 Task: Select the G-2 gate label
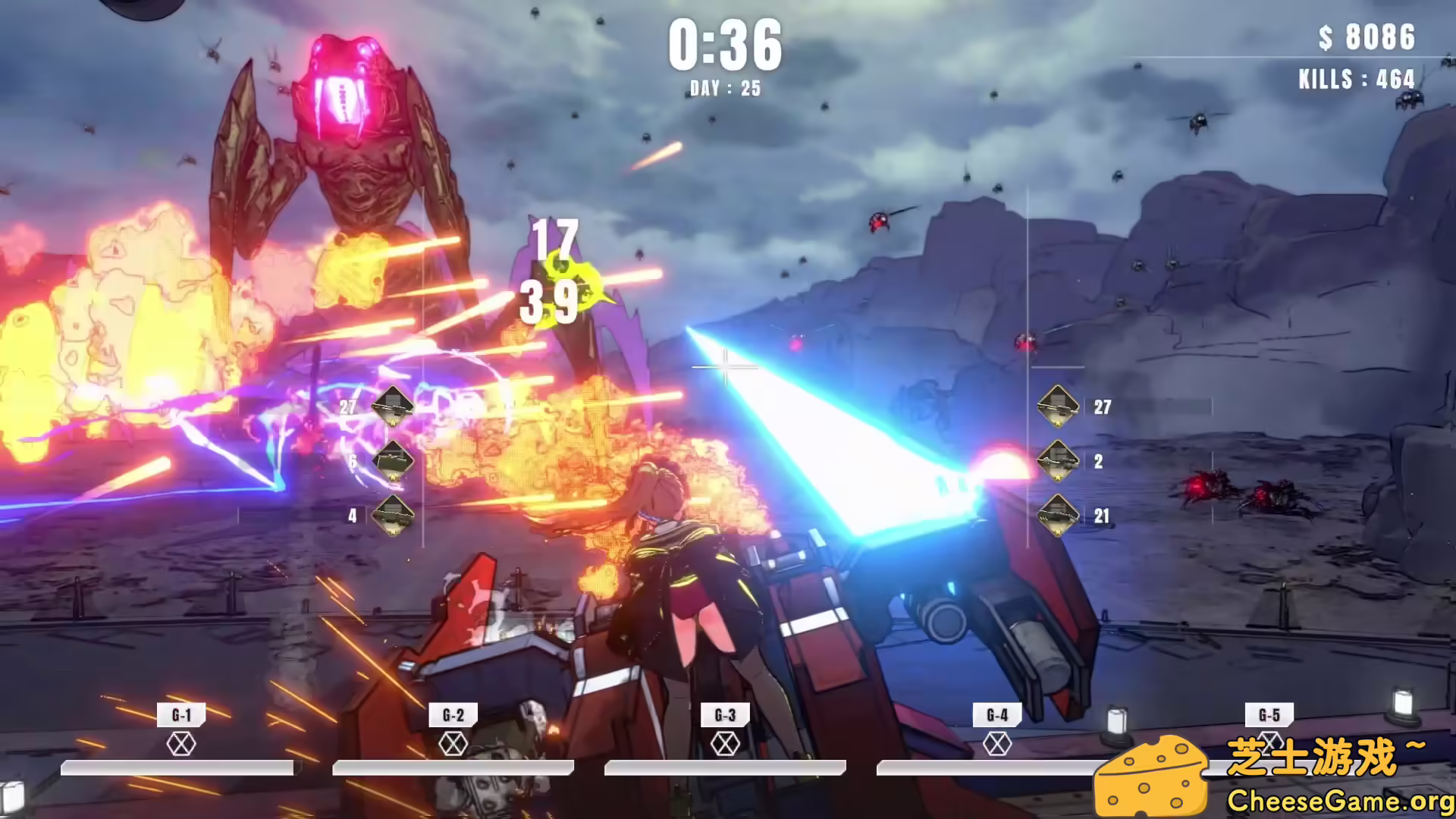tap(453, 714)
